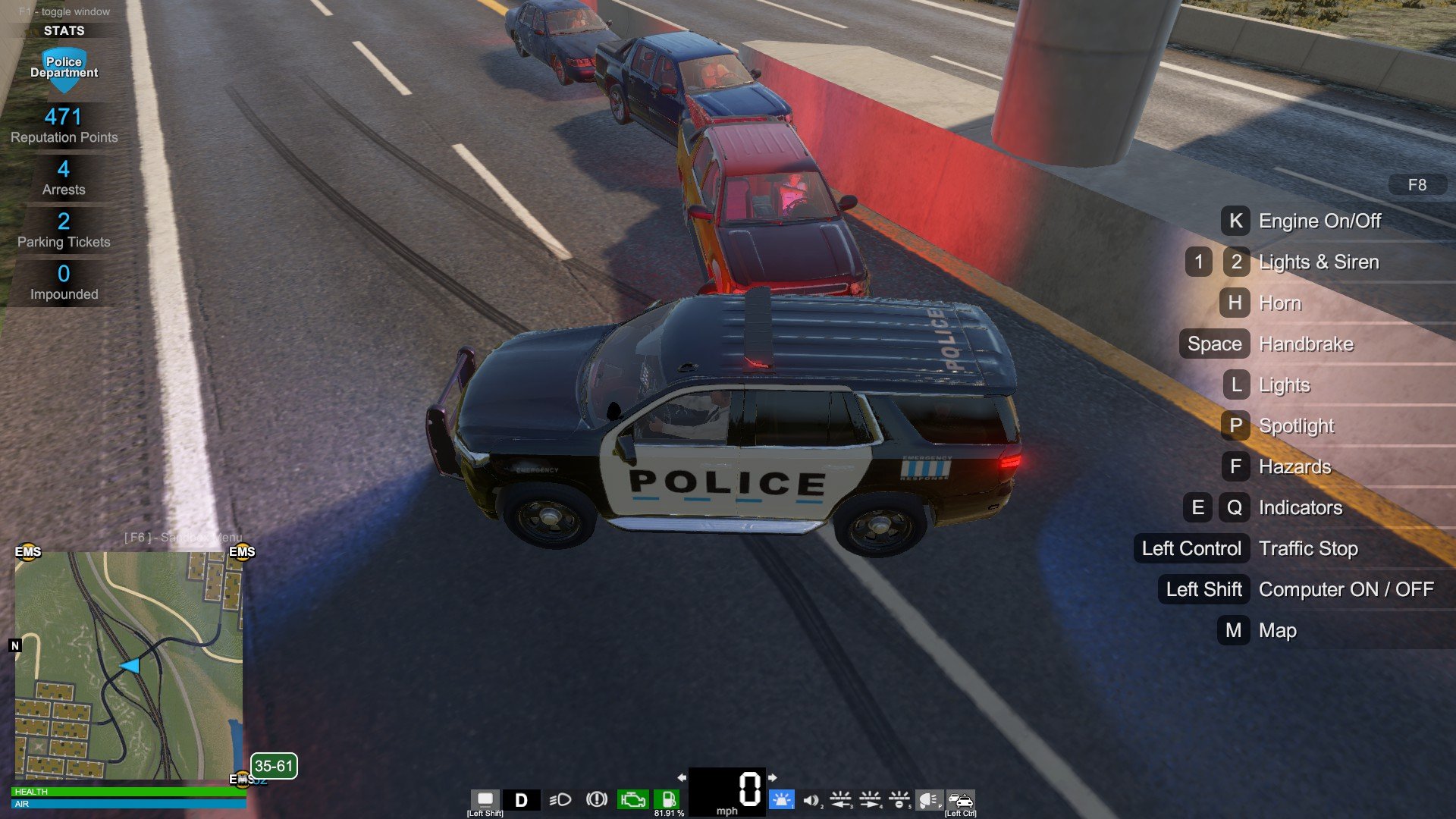The height and width of the screenshot is (819, 1456).
Task: Select the blue player arrow on the minimap
Action: [x=130, y=666]
